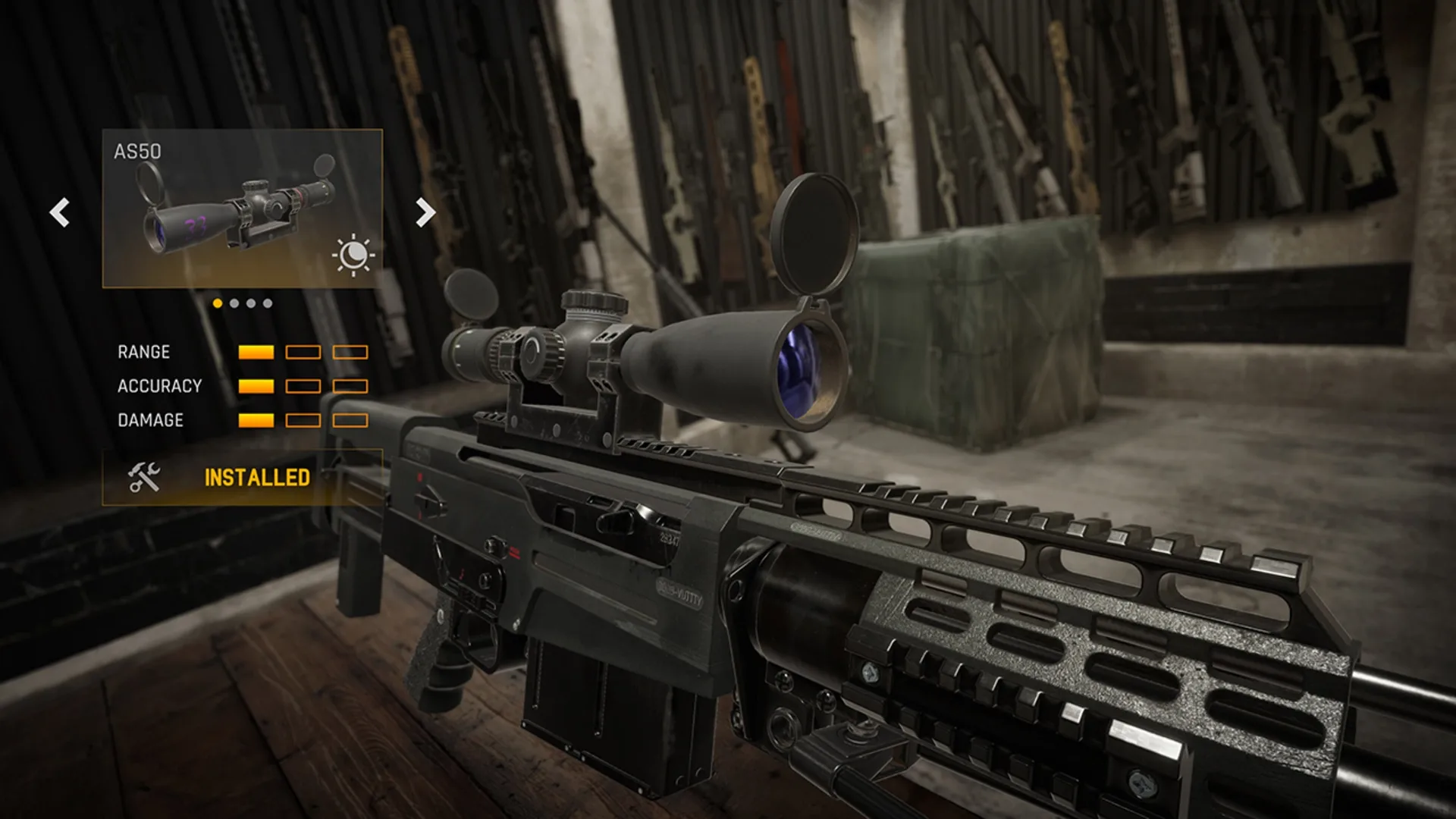
Task: Select the third pagination dot
Action: (x=251, y=303)
